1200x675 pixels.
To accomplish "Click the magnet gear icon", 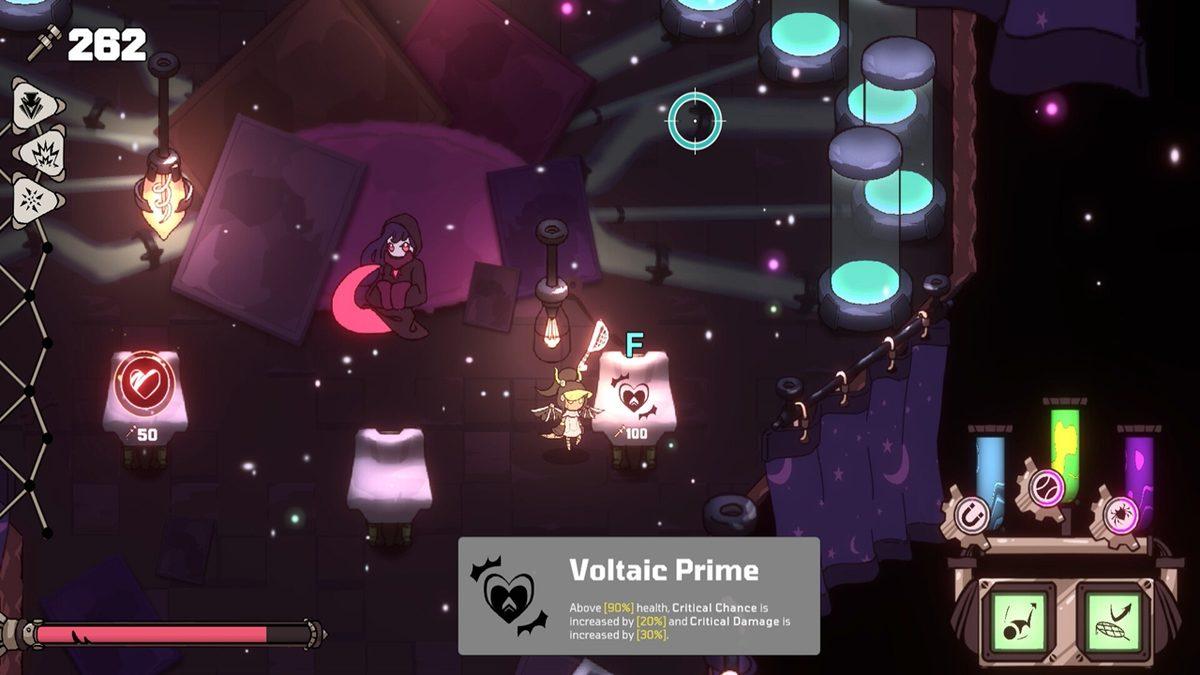I will tap(968, 517).
